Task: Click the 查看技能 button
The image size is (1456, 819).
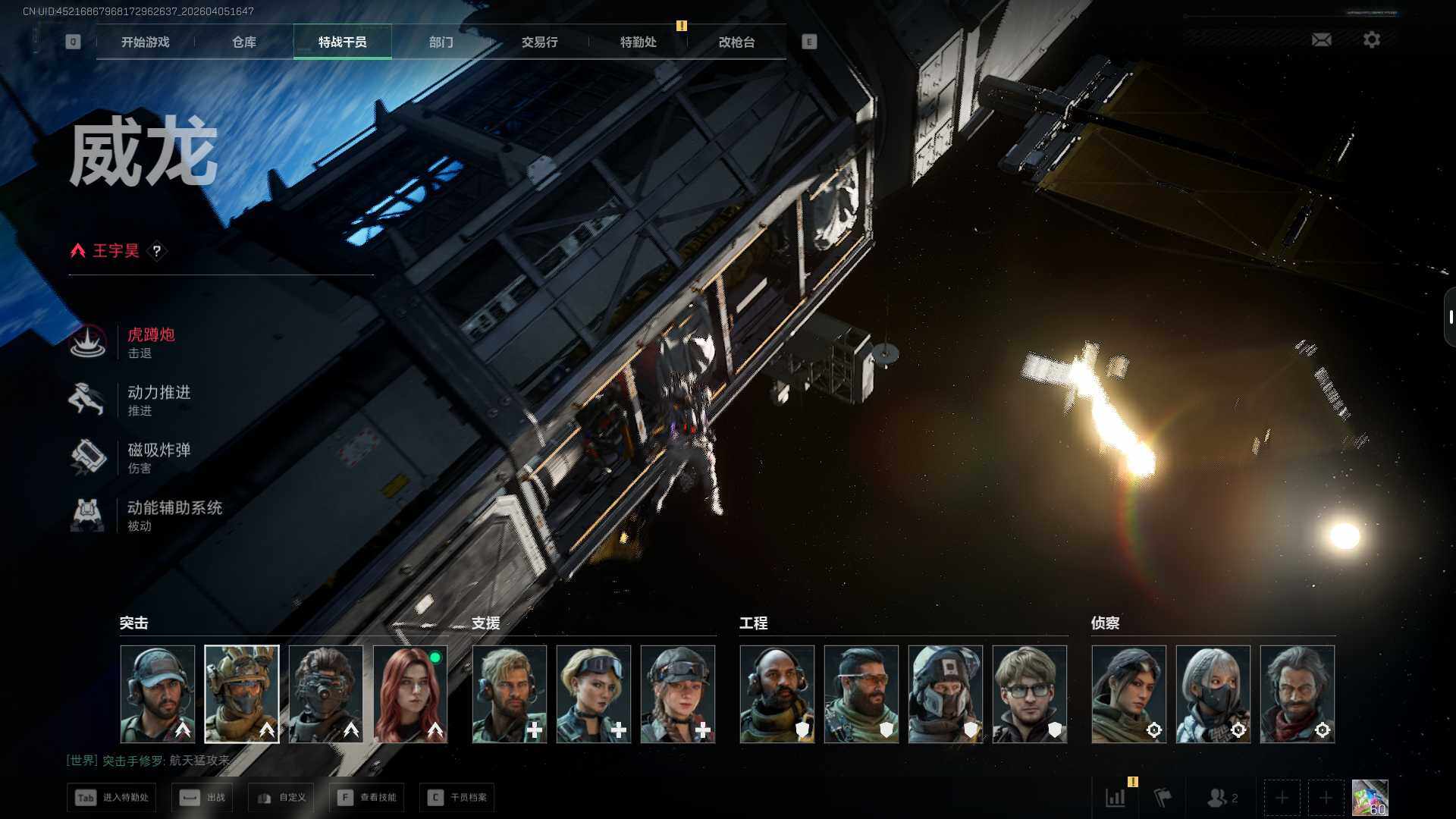Action: point(367,798)
